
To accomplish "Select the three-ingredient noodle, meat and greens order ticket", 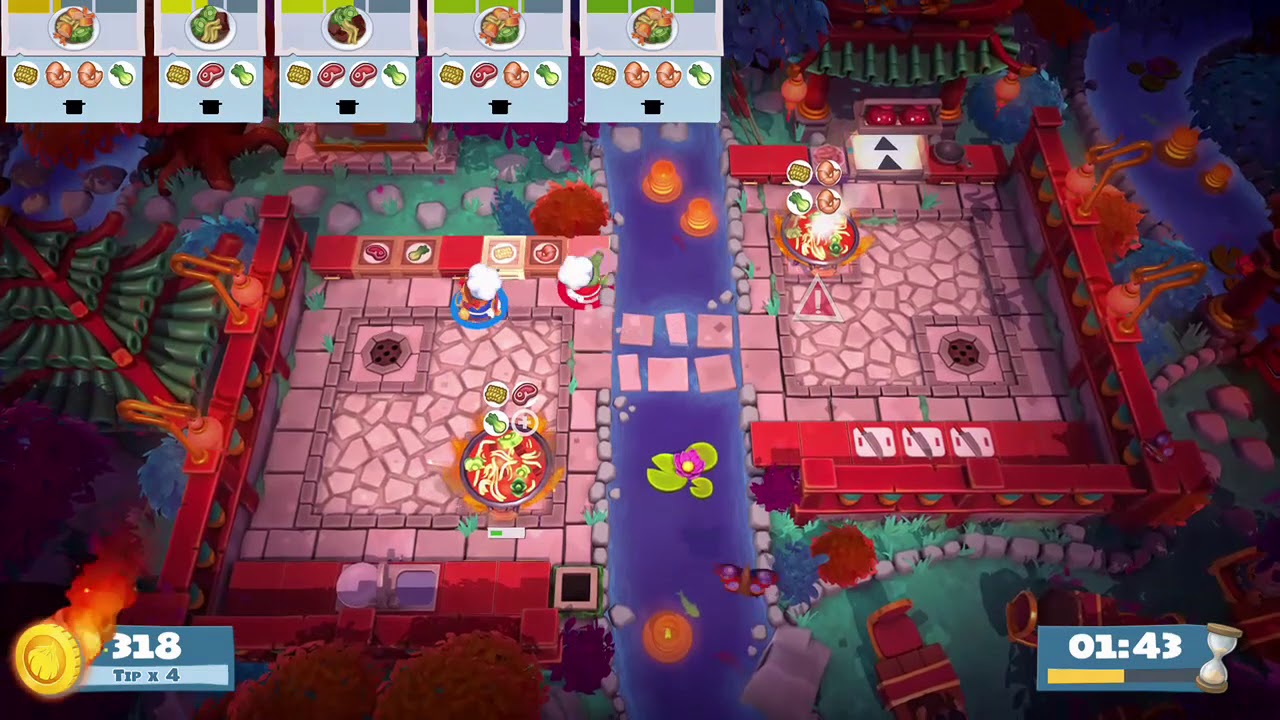I will pyautogui.click(x=210, y=62).
